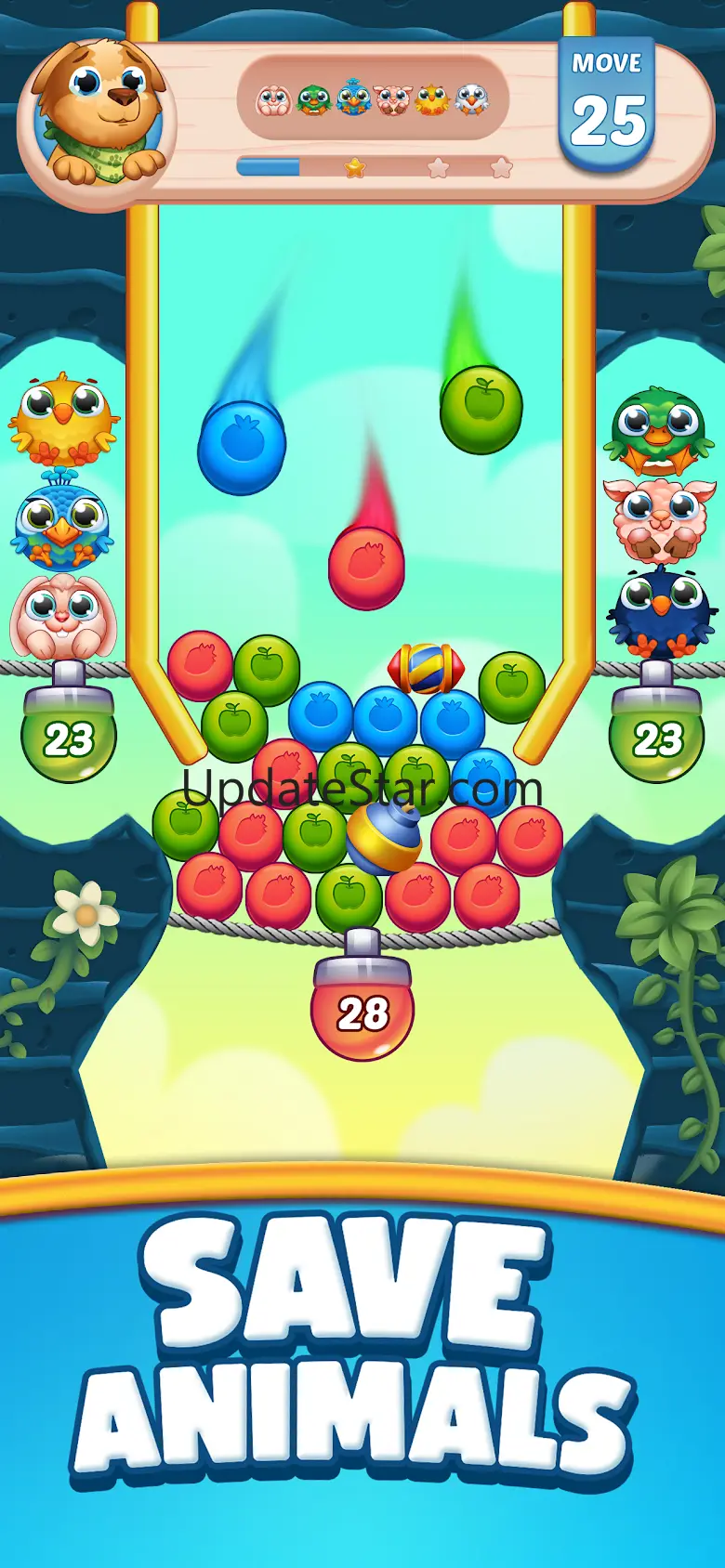Pop the green apple bubble right of the candy

tap(511, 686)
